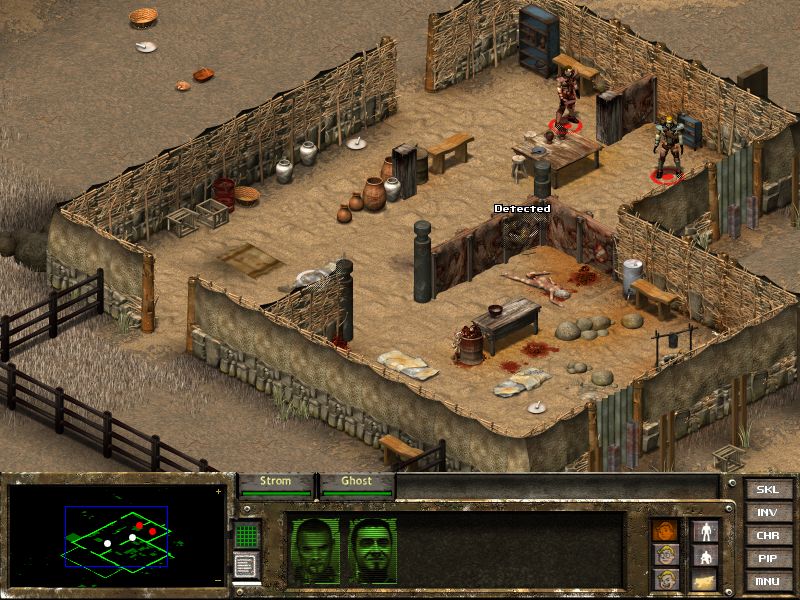The image size is (800, 600).
Task: Choose the middle Vault Boy face icon
Action: (664, 555)
